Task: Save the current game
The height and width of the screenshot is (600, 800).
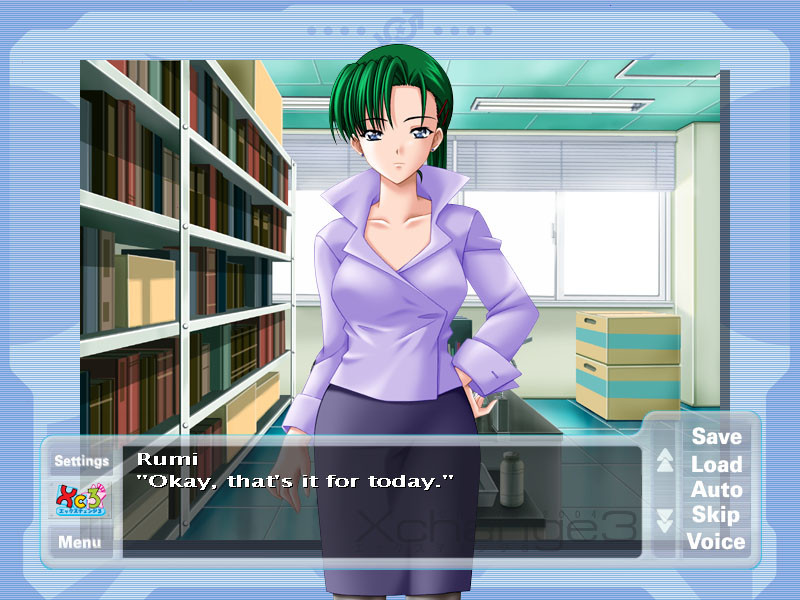Action: coord(716,437)
